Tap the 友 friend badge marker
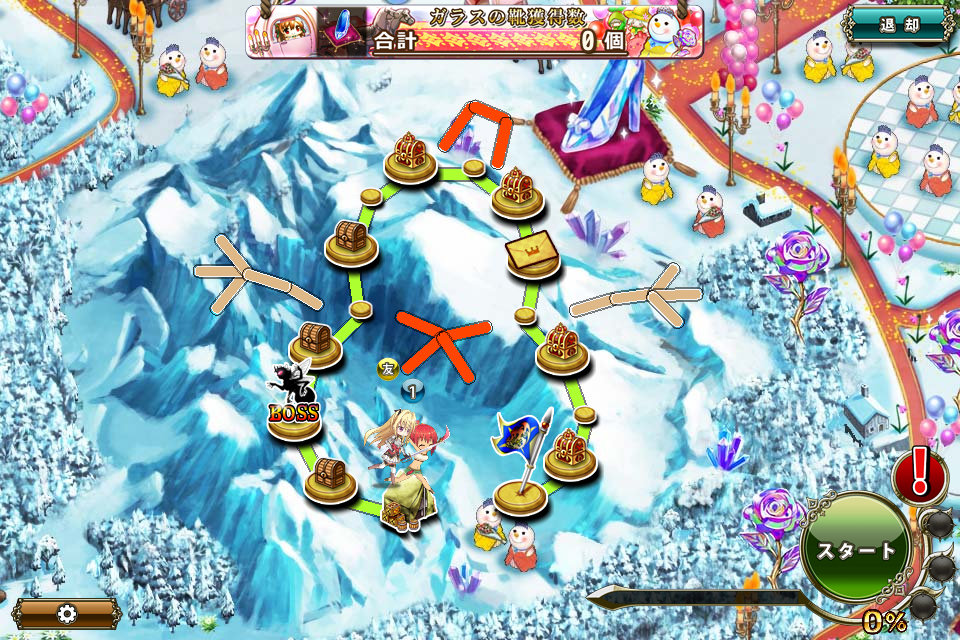This screenshot has height=640, width=960. point(388,368)
